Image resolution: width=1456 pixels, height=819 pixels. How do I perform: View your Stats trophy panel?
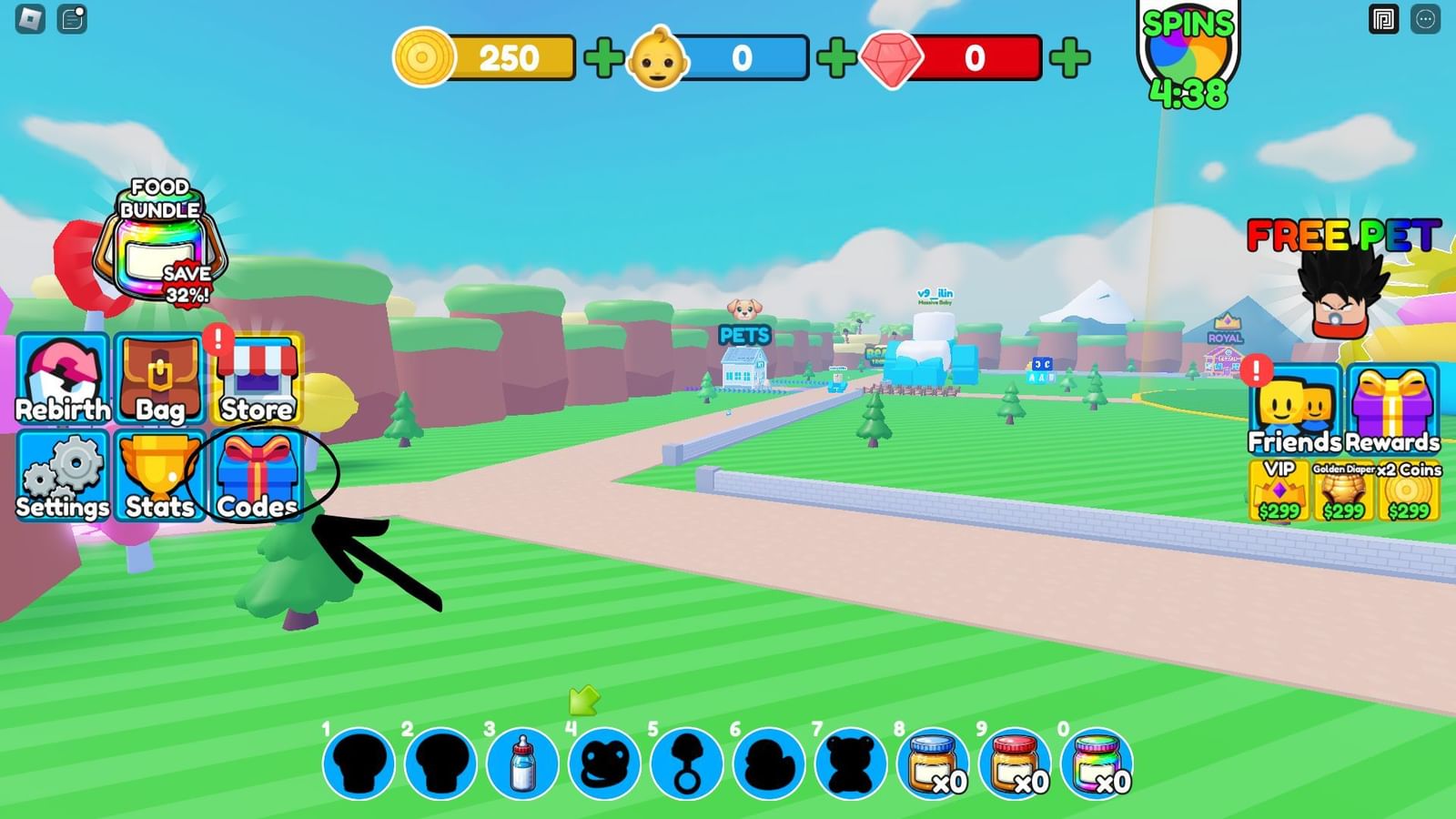pyautogui.click(x=160, y=476)
